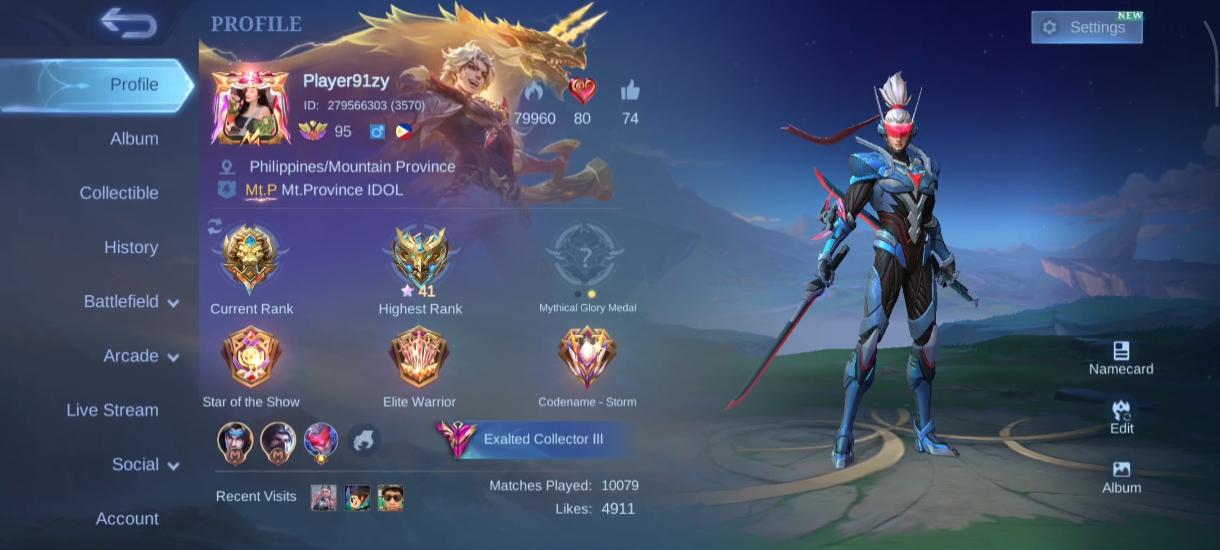The height and width of the screenshot is (550, 1220).
Task: View the History tab
Action: click(x=131, y=247)
